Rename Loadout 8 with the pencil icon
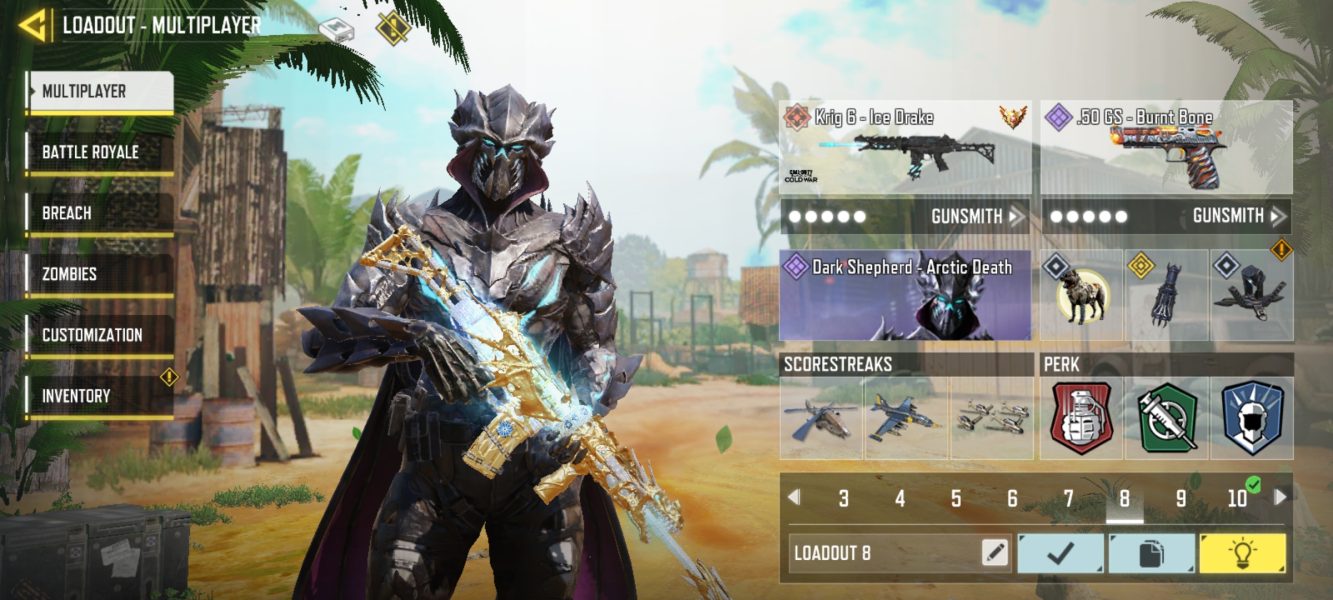This screenshot has height=600, width=1333. [x=994, y=552]
